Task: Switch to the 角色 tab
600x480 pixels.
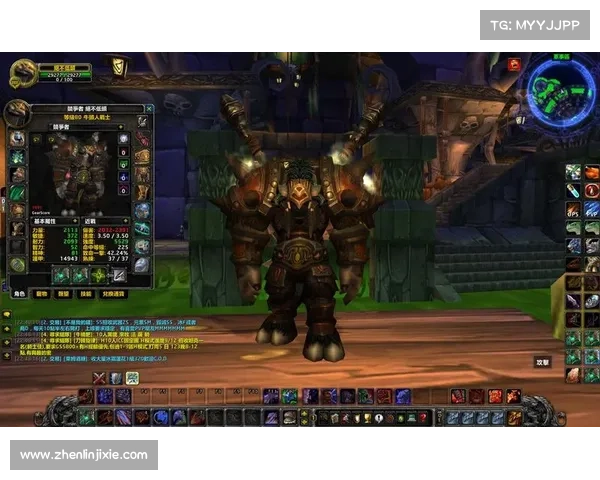Action: point(19,294)
